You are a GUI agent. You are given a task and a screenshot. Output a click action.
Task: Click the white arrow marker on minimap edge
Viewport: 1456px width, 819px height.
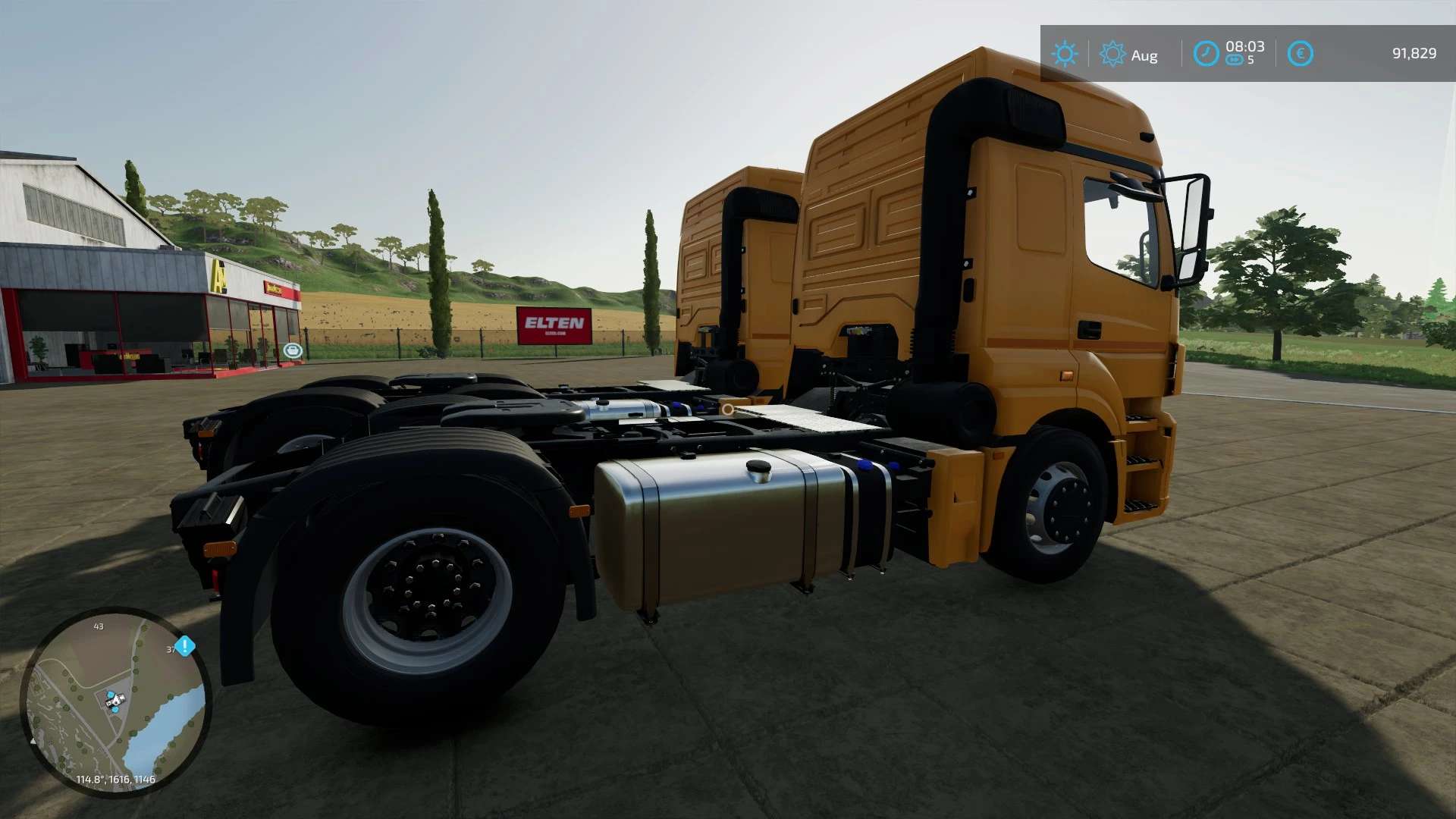click(33, 741)
